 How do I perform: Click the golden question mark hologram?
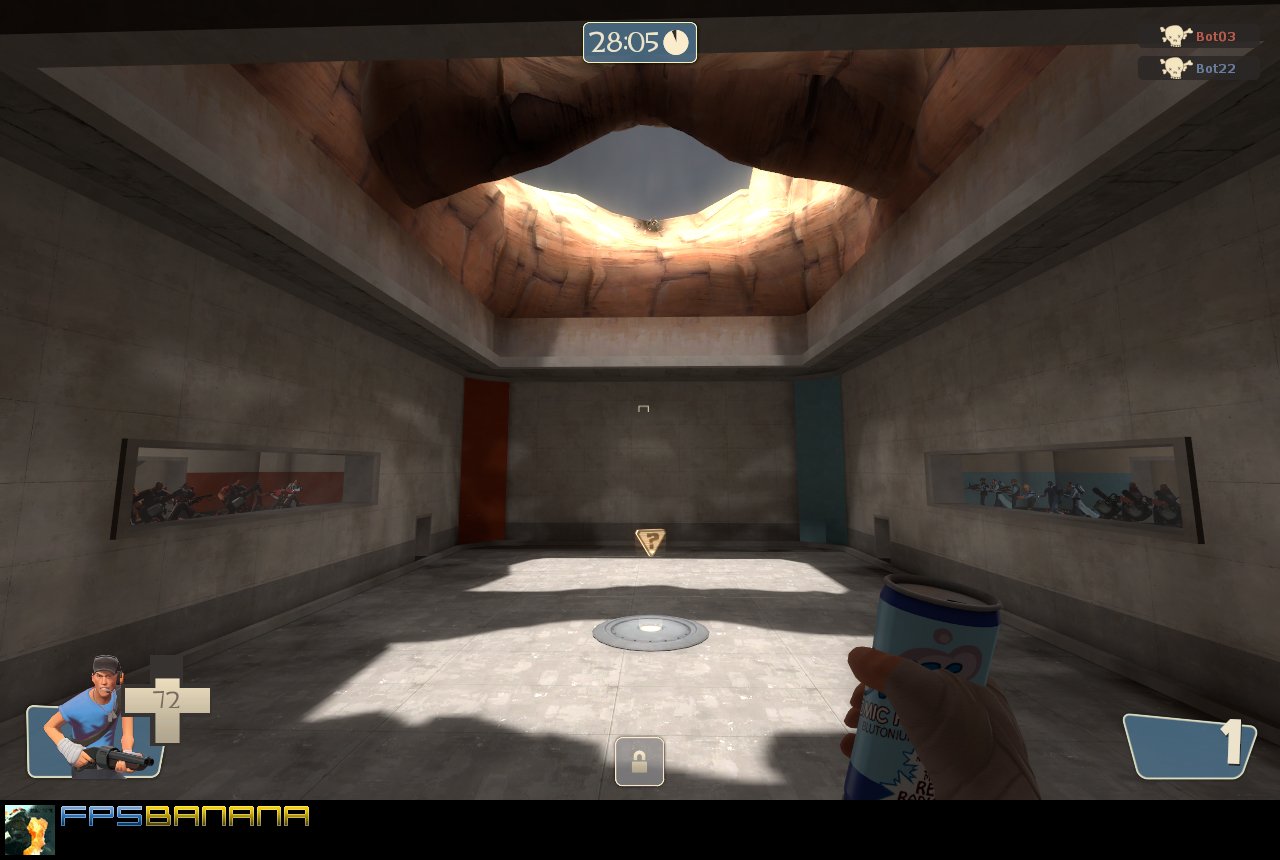(x=651, y=539)
